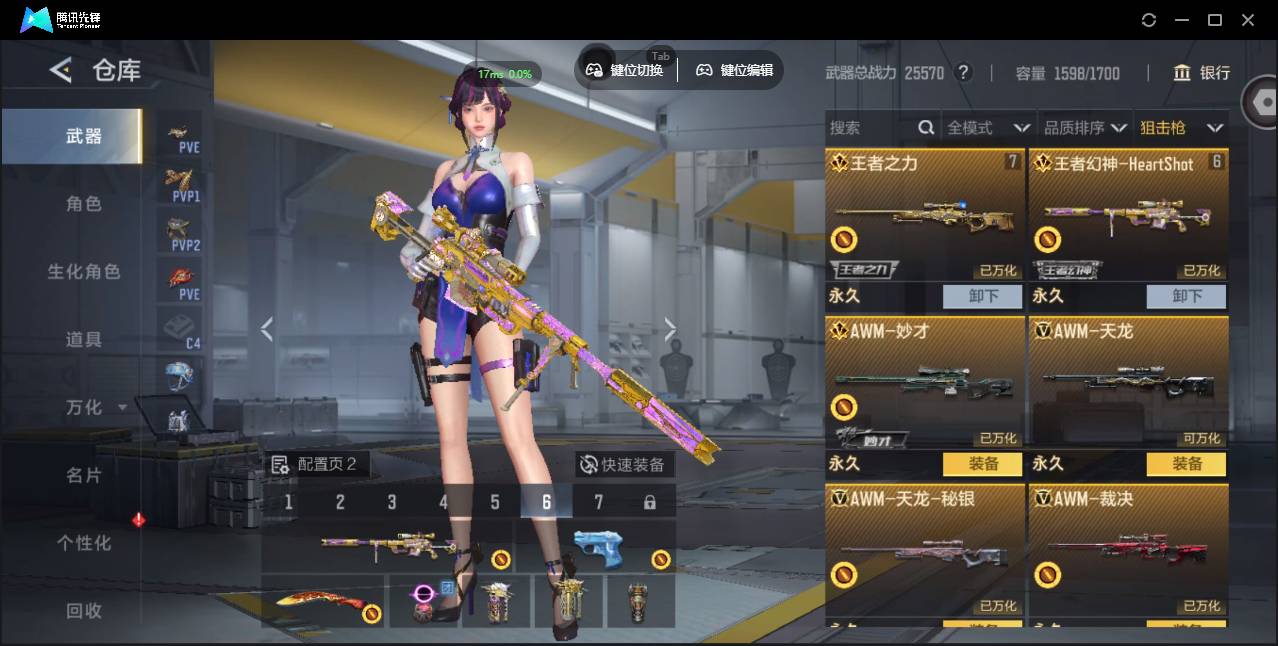Switch to the 个性化 personalization tab
1278x646 pixels.
(x=84, y=543)
